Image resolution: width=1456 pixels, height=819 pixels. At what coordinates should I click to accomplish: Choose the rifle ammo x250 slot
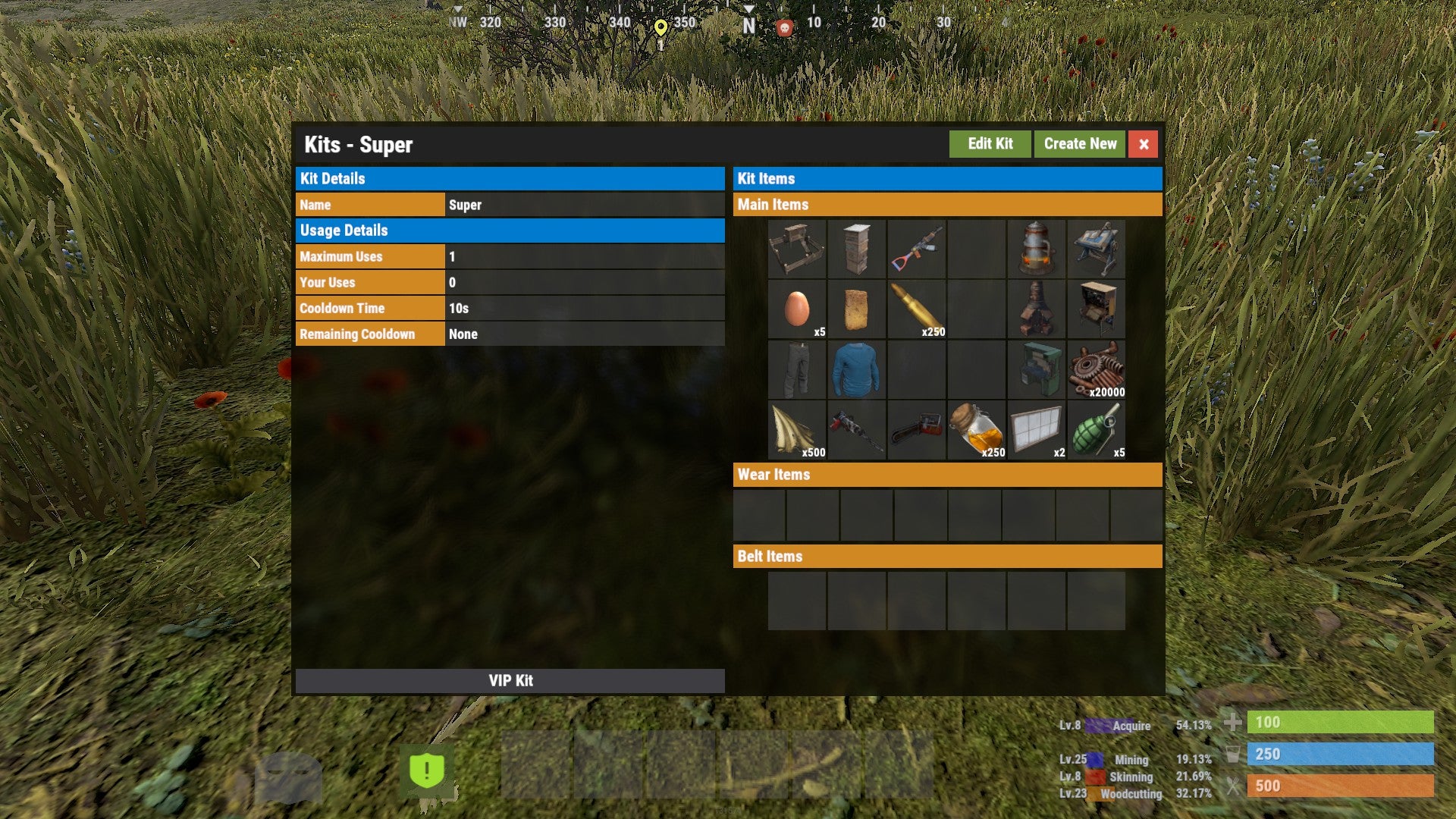[x=916, y=309]
